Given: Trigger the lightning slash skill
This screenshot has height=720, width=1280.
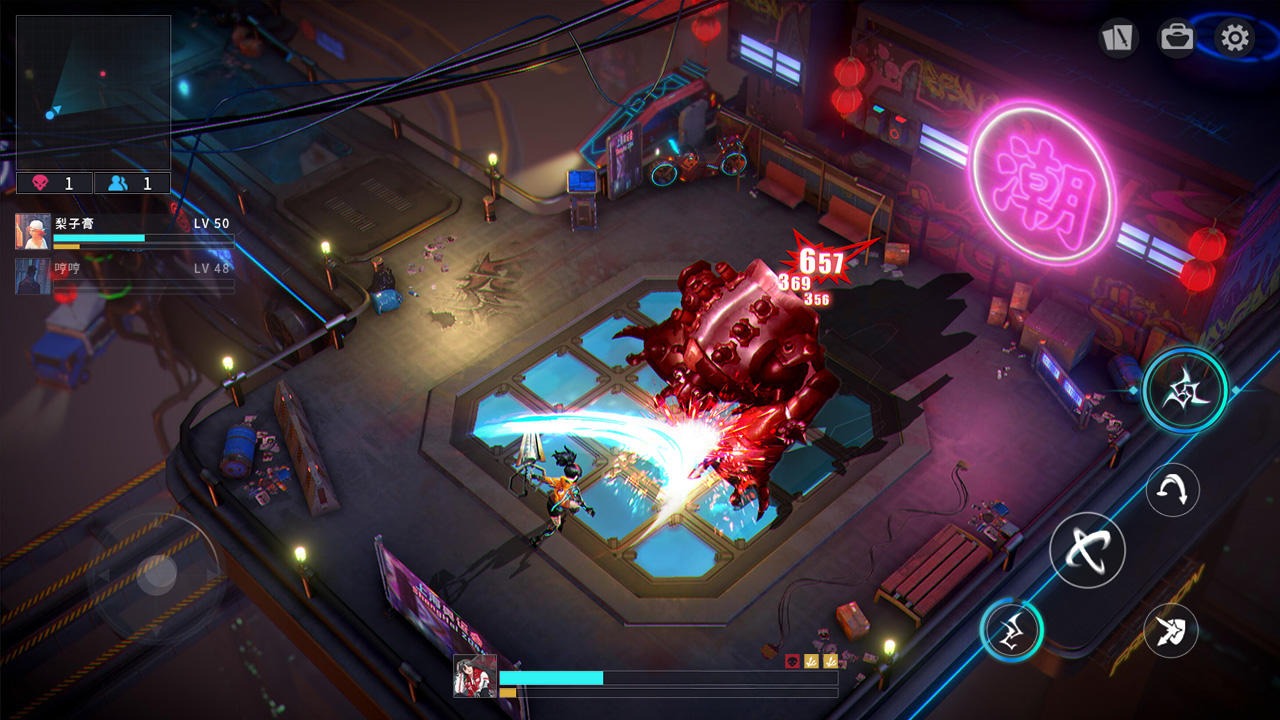Looking at the screenshot, I should [1011, 630].
